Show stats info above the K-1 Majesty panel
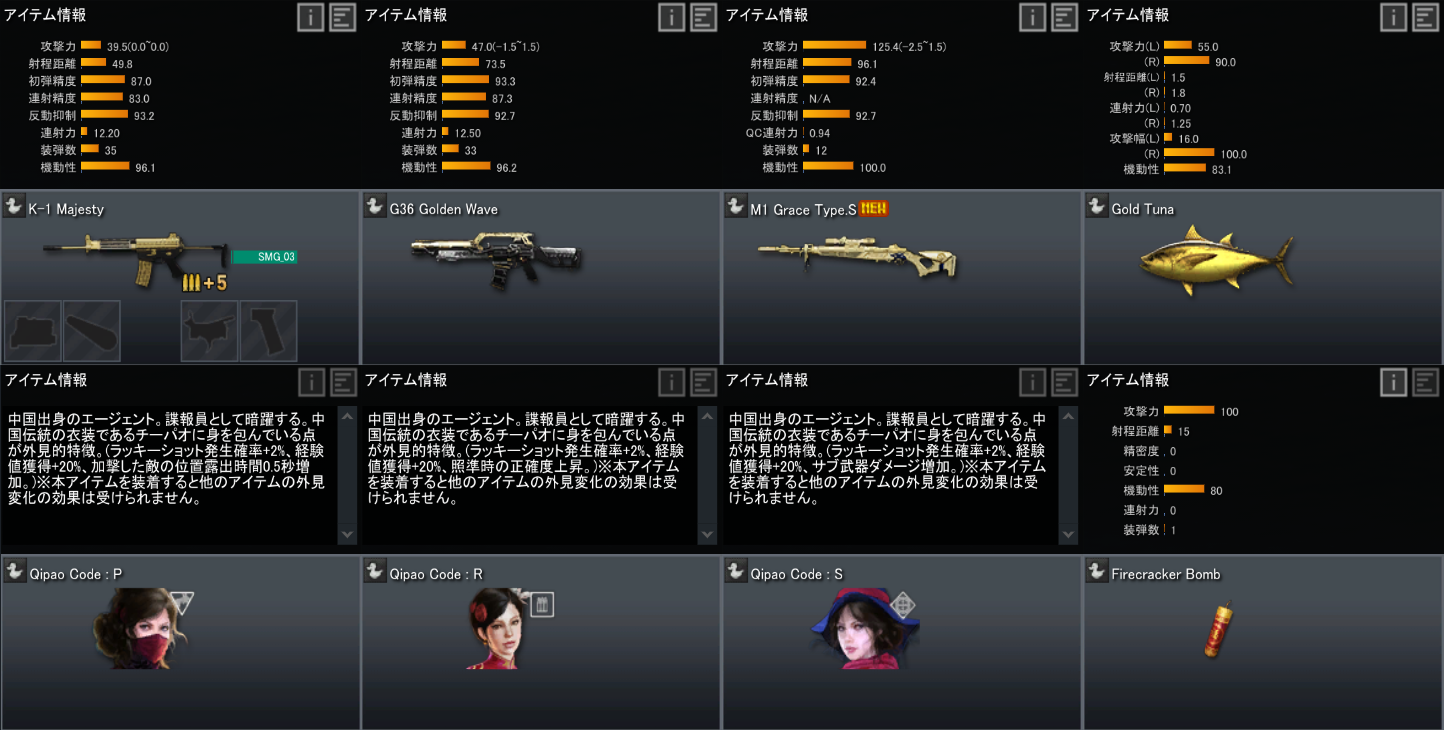Viewport: 1444px width, 730px height. (311, 17)
